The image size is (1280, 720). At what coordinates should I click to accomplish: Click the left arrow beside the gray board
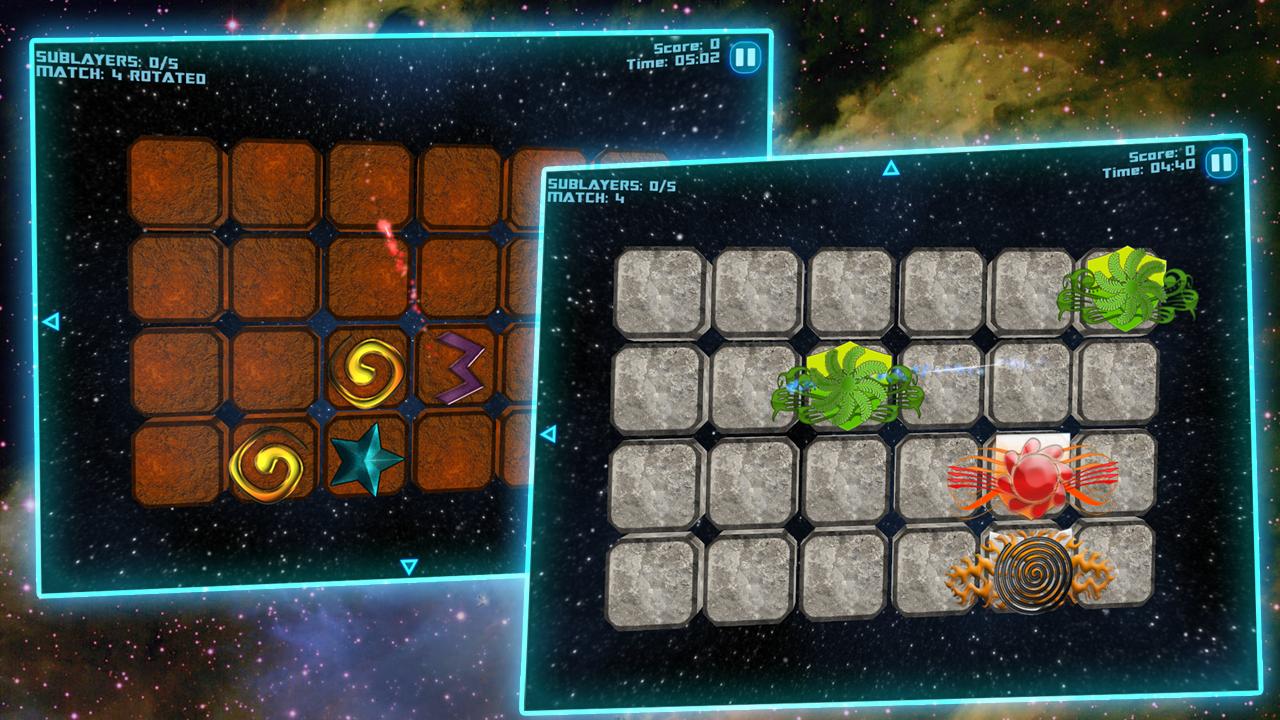tap(547, 434)
